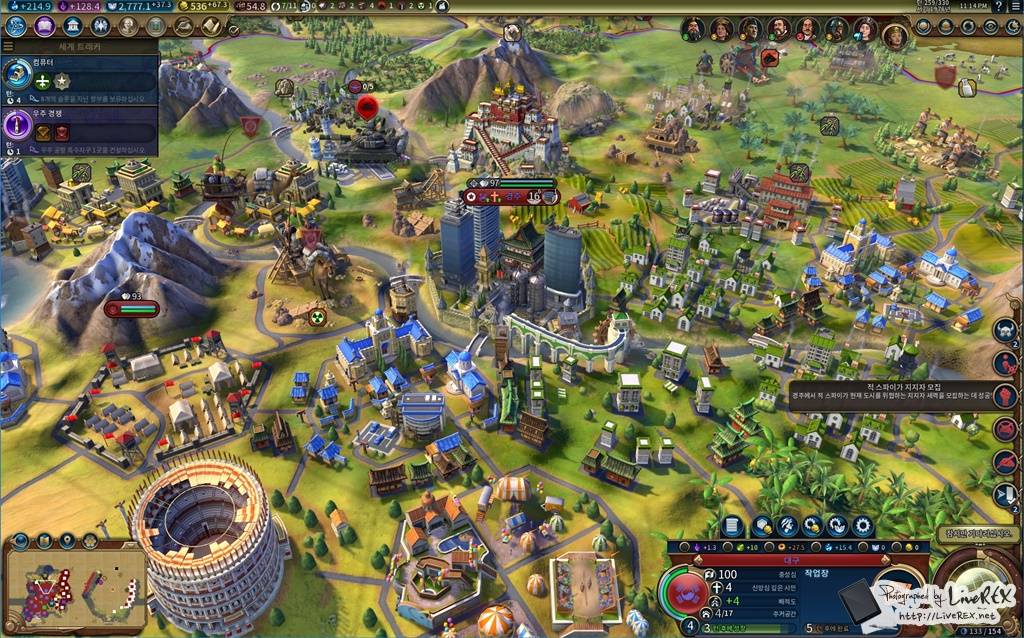Click the tank unit's red marker pin
This screenshot has height=638, width=1024.
367,107
